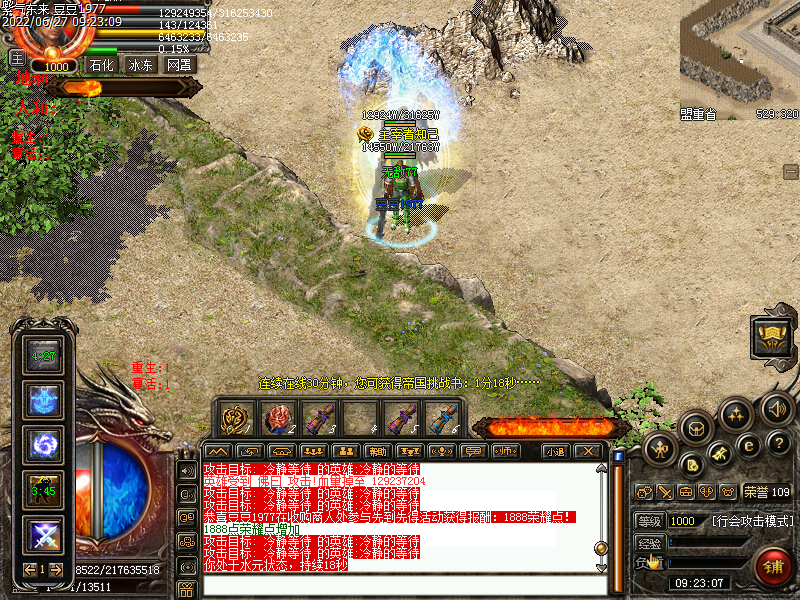Open the minimap in the corner
The image size is (800, 600).
pyautogui.click(x=740, y=60)
